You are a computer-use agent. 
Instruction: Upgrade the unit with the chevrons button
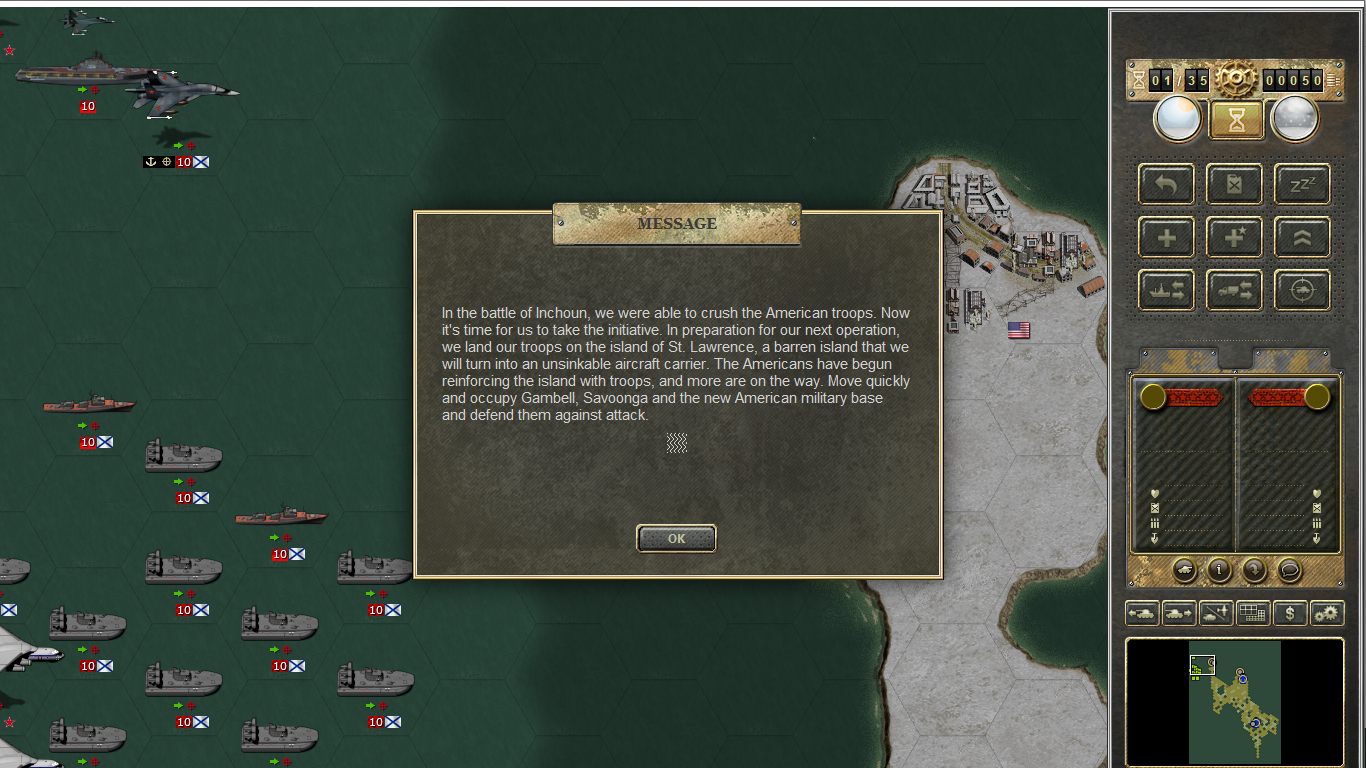coord(1301,237)
